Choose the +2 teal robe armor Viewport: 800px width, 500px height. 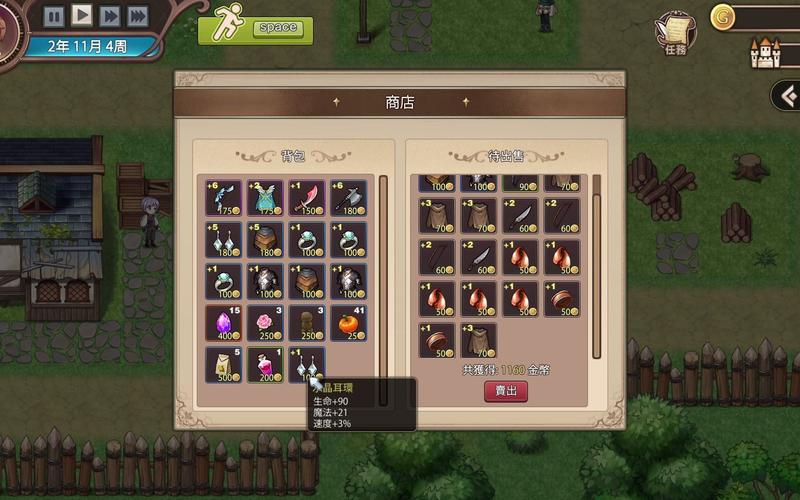click(x=265, y=198)
